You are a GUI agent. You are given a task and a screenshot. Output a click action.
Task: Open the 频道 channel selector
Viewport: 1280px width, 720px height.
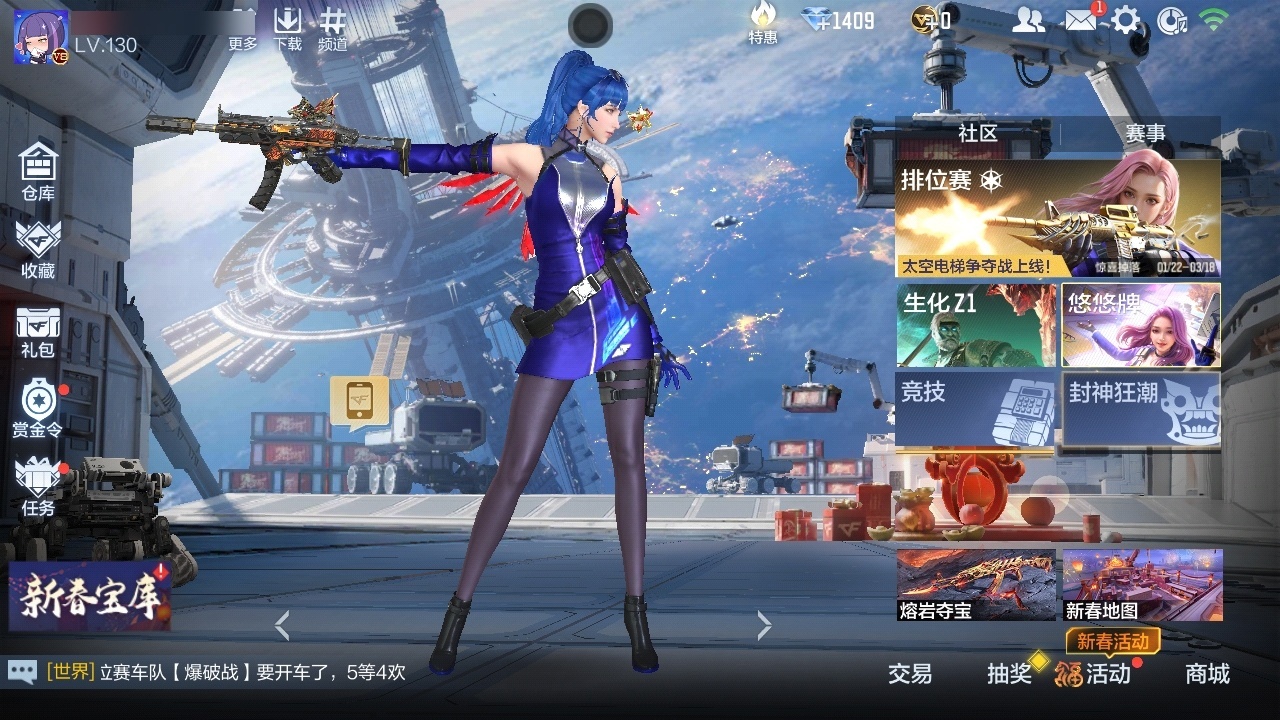point(331,25)
